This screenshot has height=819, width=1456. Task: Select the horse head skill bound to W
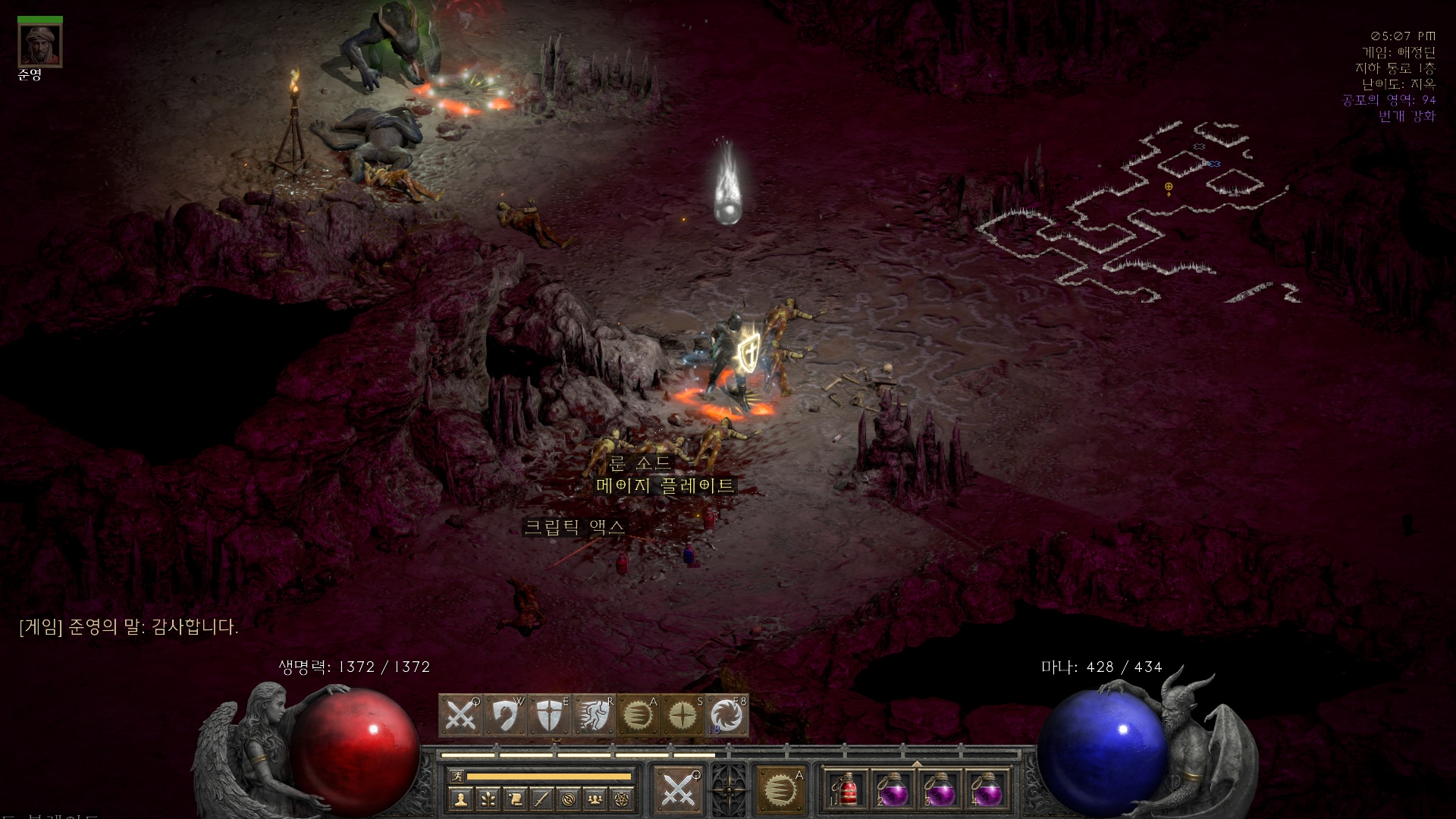pyautogui.click(x=505, y=715)
